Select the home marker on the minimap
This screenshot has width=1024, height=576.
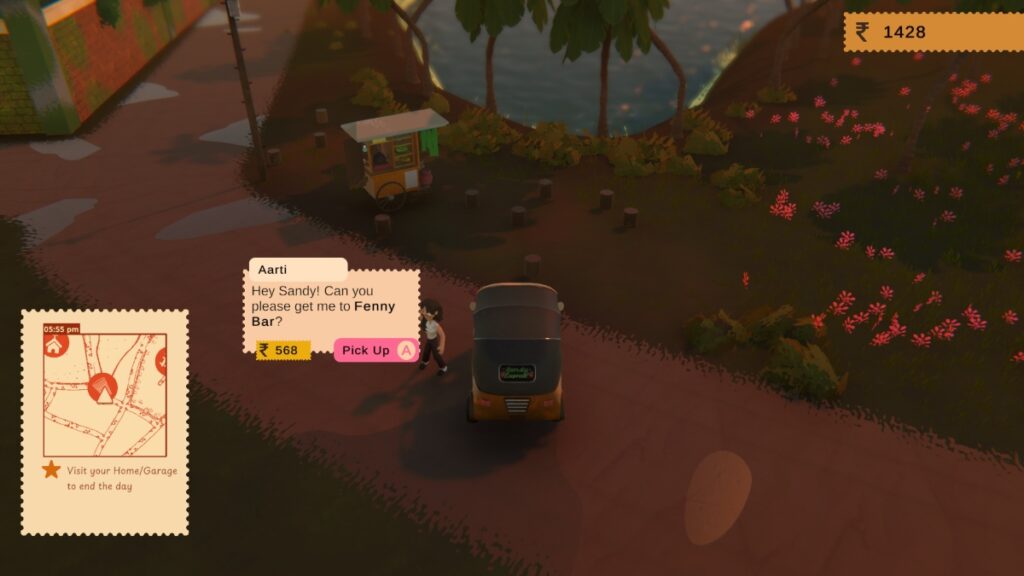click(x=55, y=345)
